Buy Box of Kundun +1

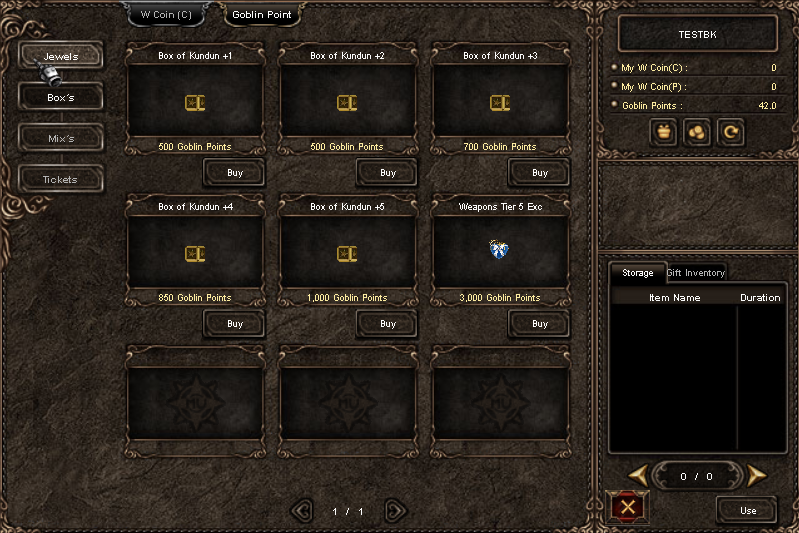tap(235, 173)
